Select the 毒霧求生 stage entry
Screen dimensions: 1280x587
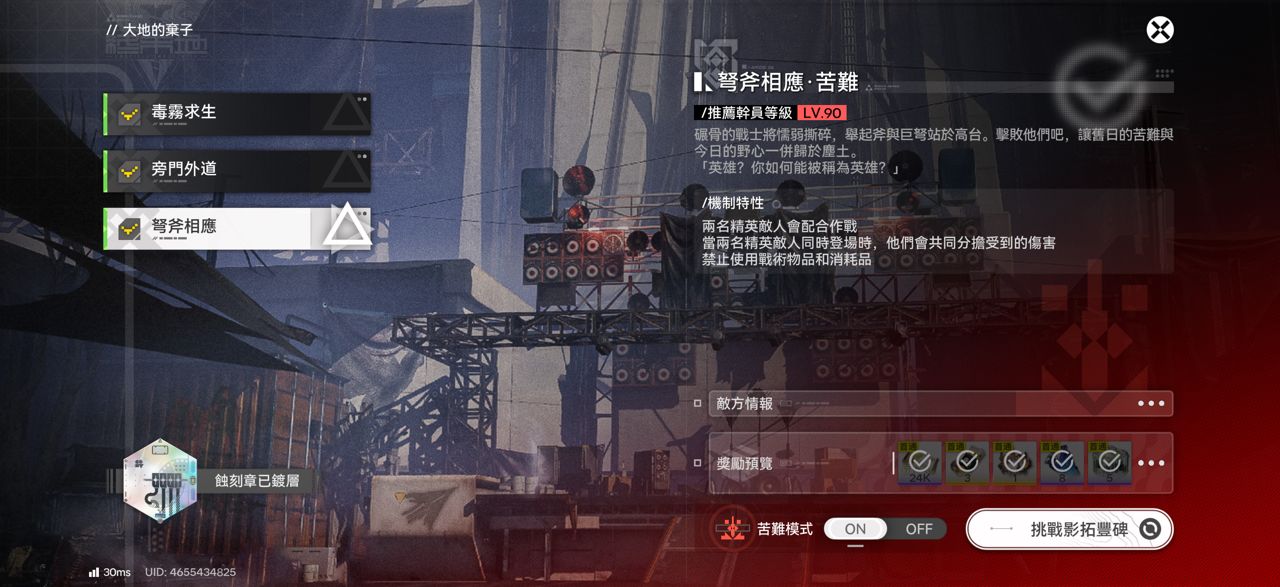click(x=237, y=113)
